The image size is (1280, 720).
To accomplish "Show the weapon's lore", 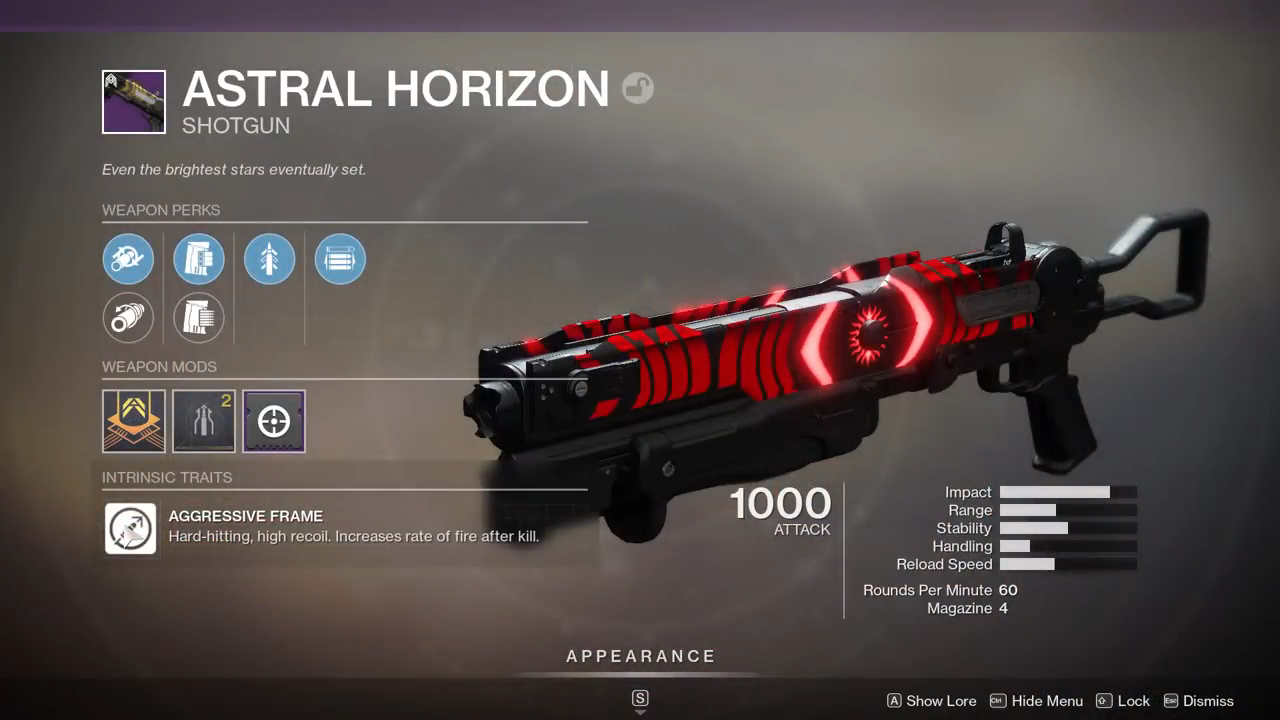I will (x=931, y=701).
